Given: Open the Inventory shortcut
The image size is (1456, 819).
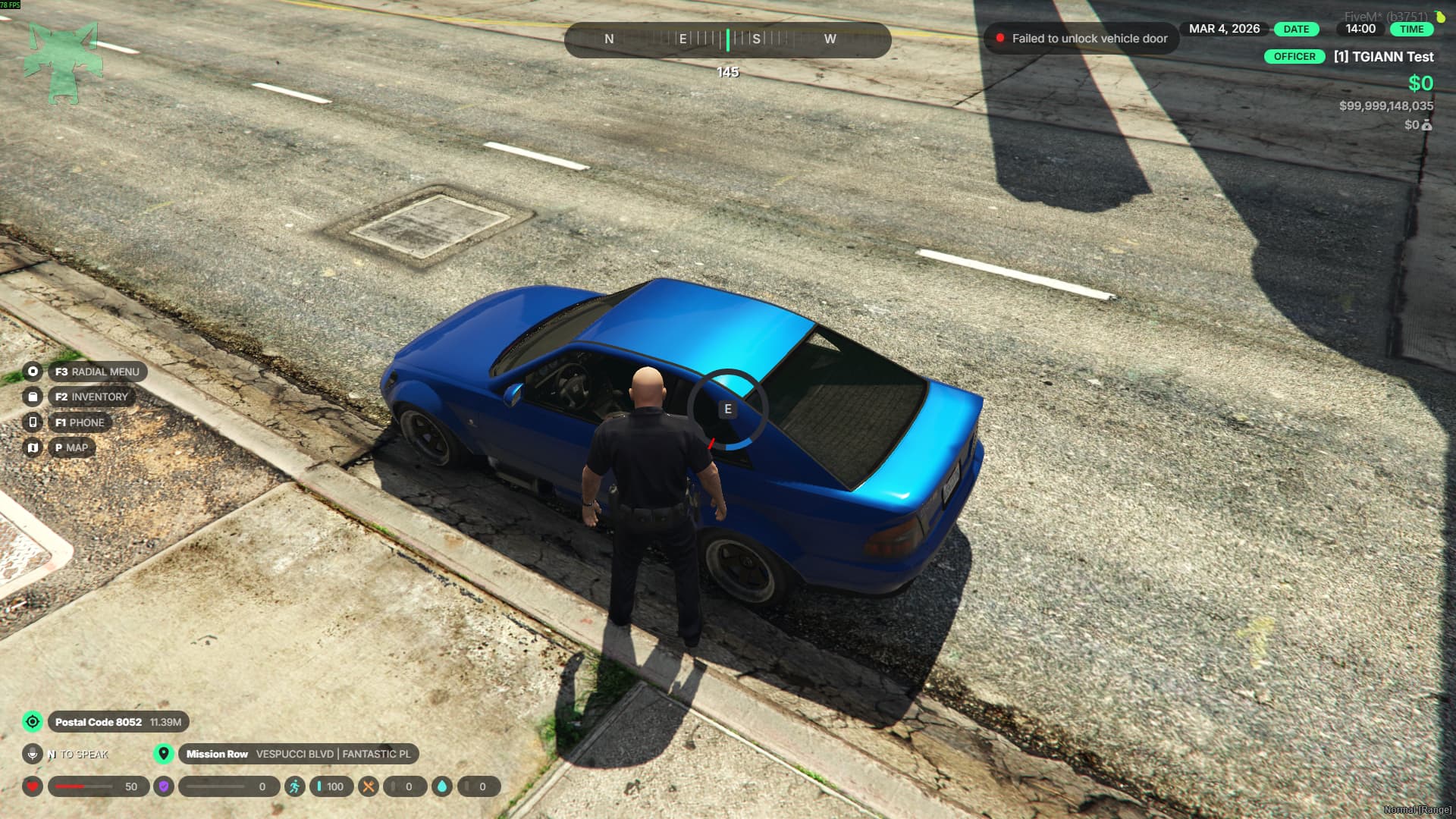Looking at the screenshot, I should (x=91, y=397).
